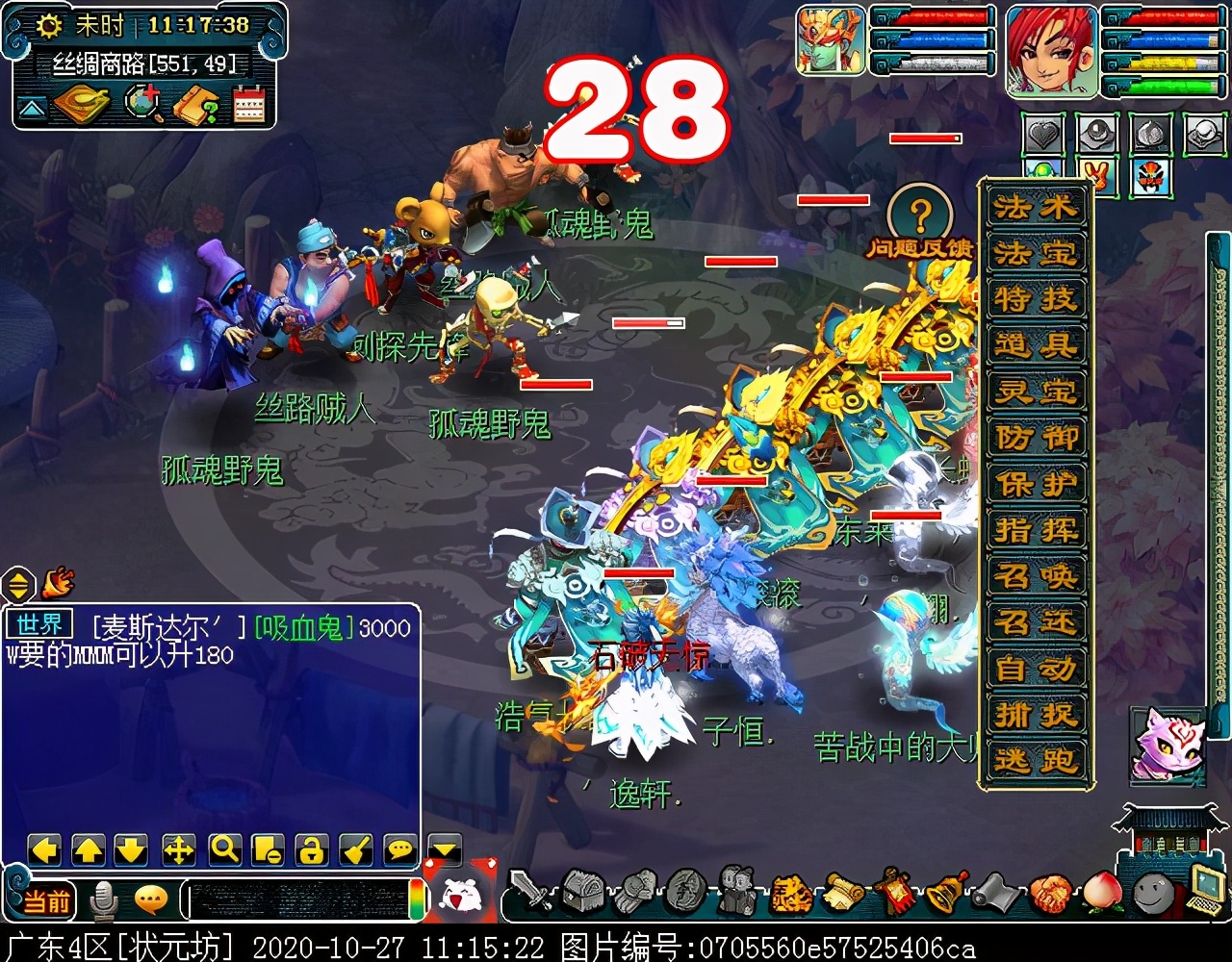This screenshot has height=962, width=1232.
Task: Select the 防御 defend command
Action: 1036,438
